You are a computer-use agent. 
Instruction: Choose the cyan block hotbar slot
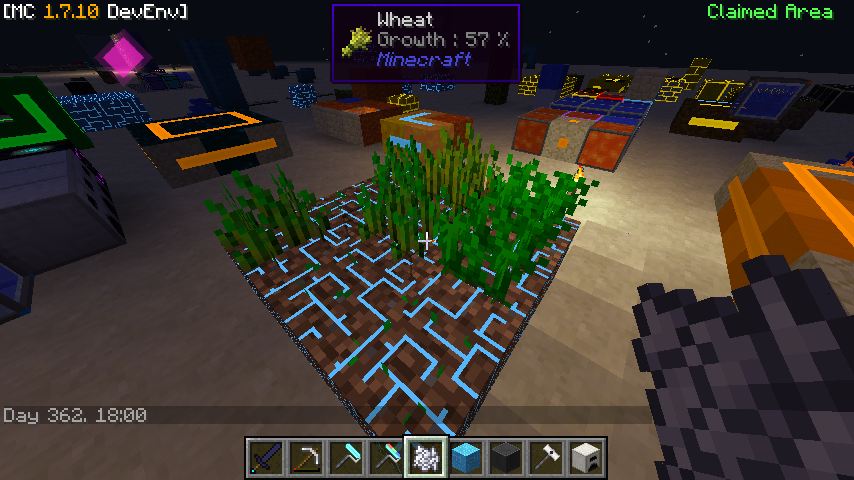[465, 458]
